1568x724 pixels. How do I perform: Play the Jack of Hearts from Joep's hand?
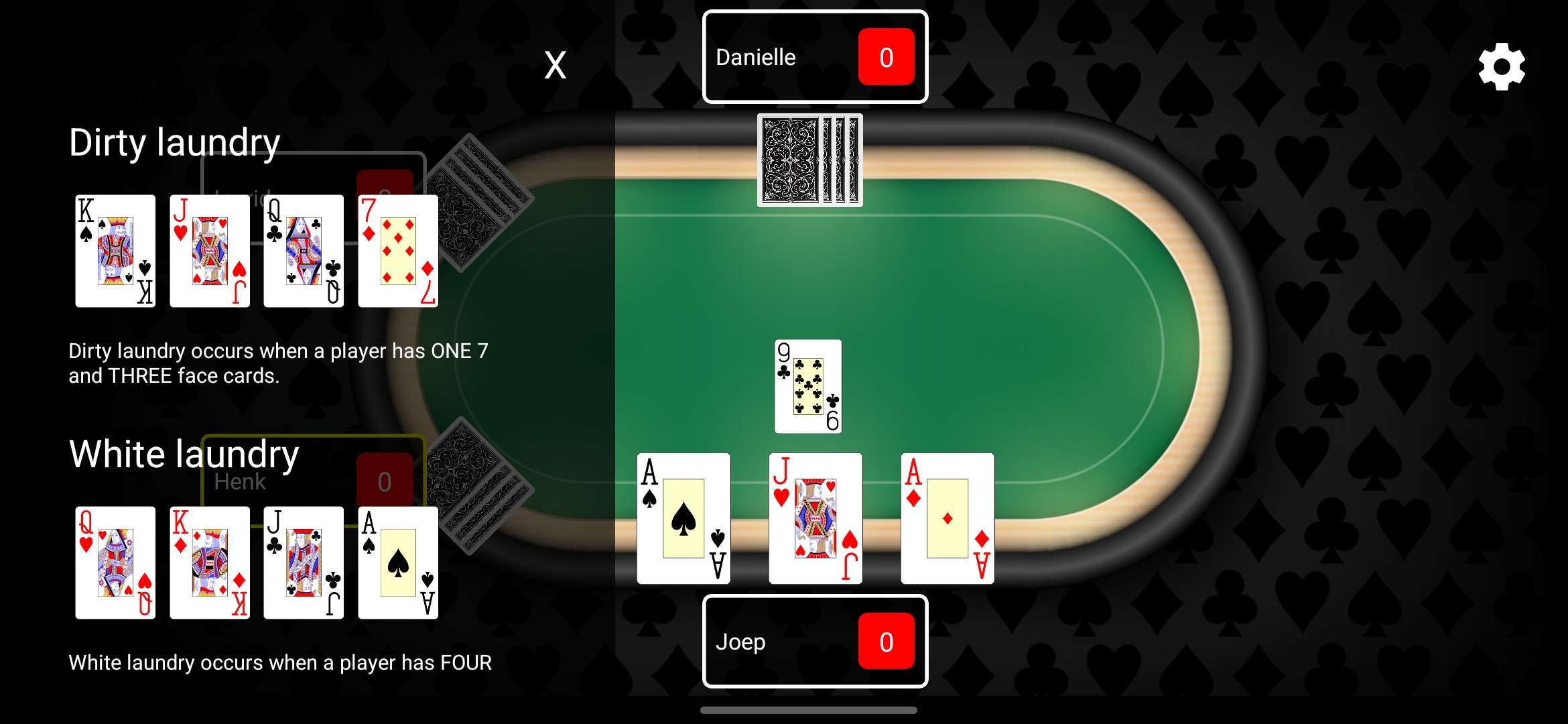click(815, 518)
